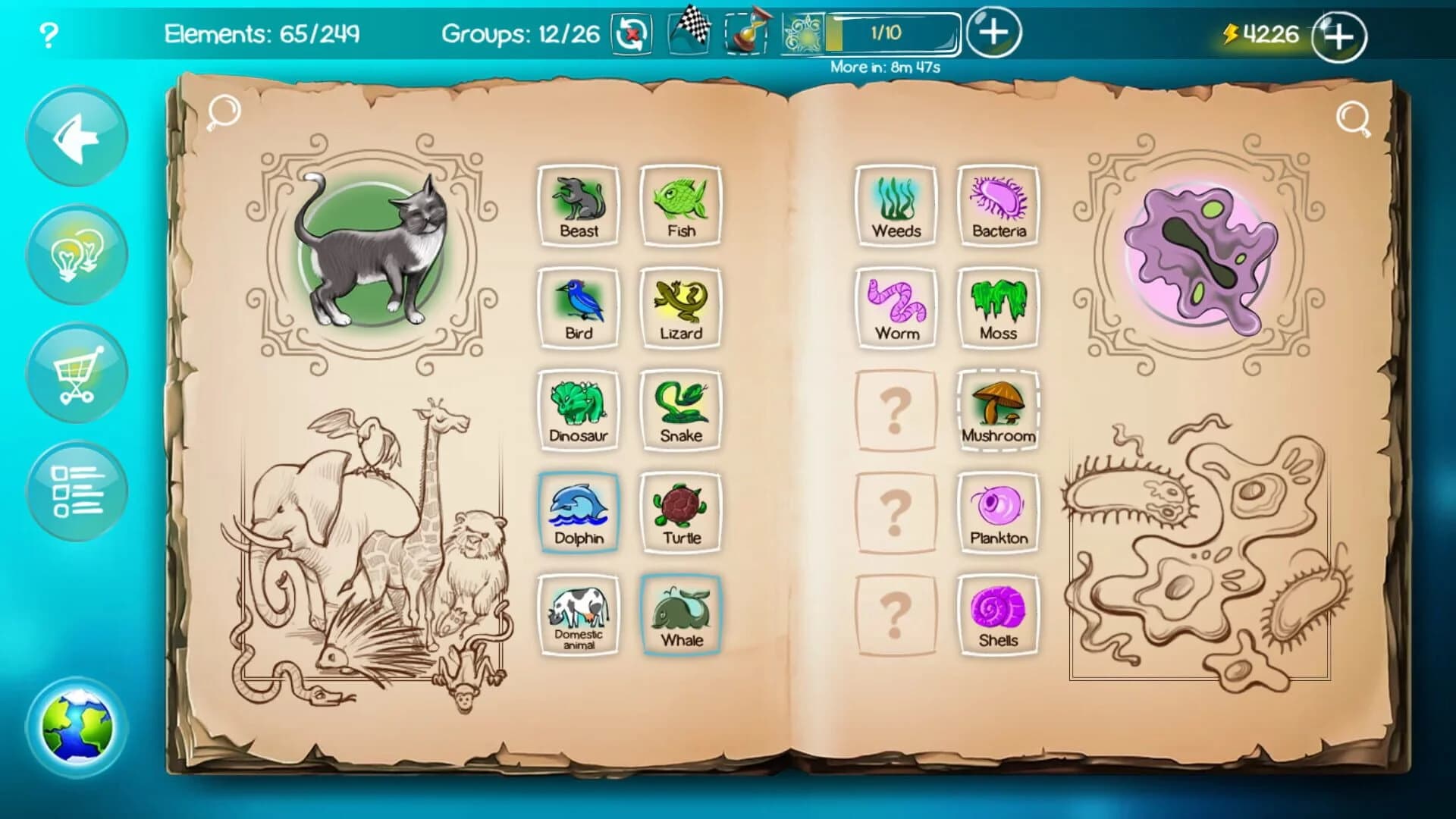1456x819 pixels.
Task: Select the Dolphin element tile
Action: pos(579,510)
